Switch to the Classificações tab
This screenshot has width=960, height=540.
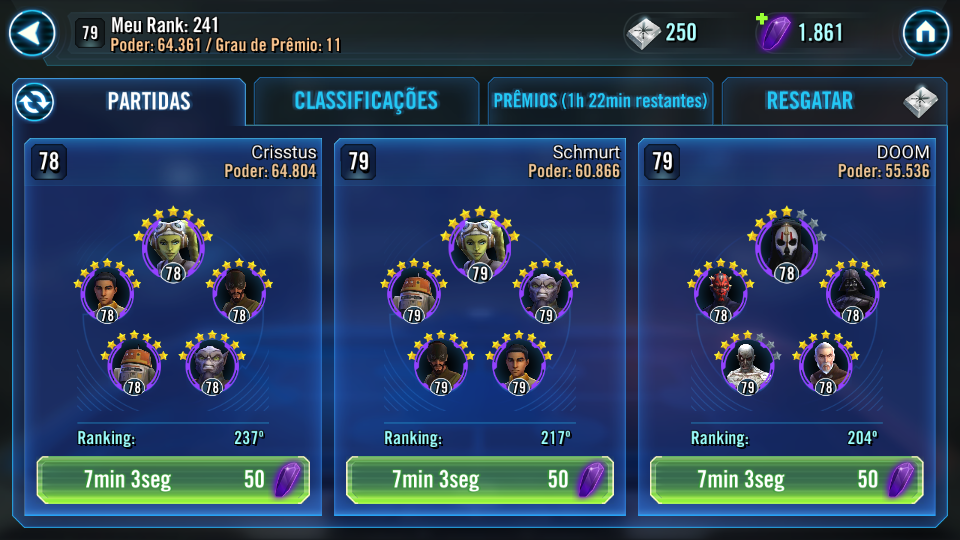(365, 101)
